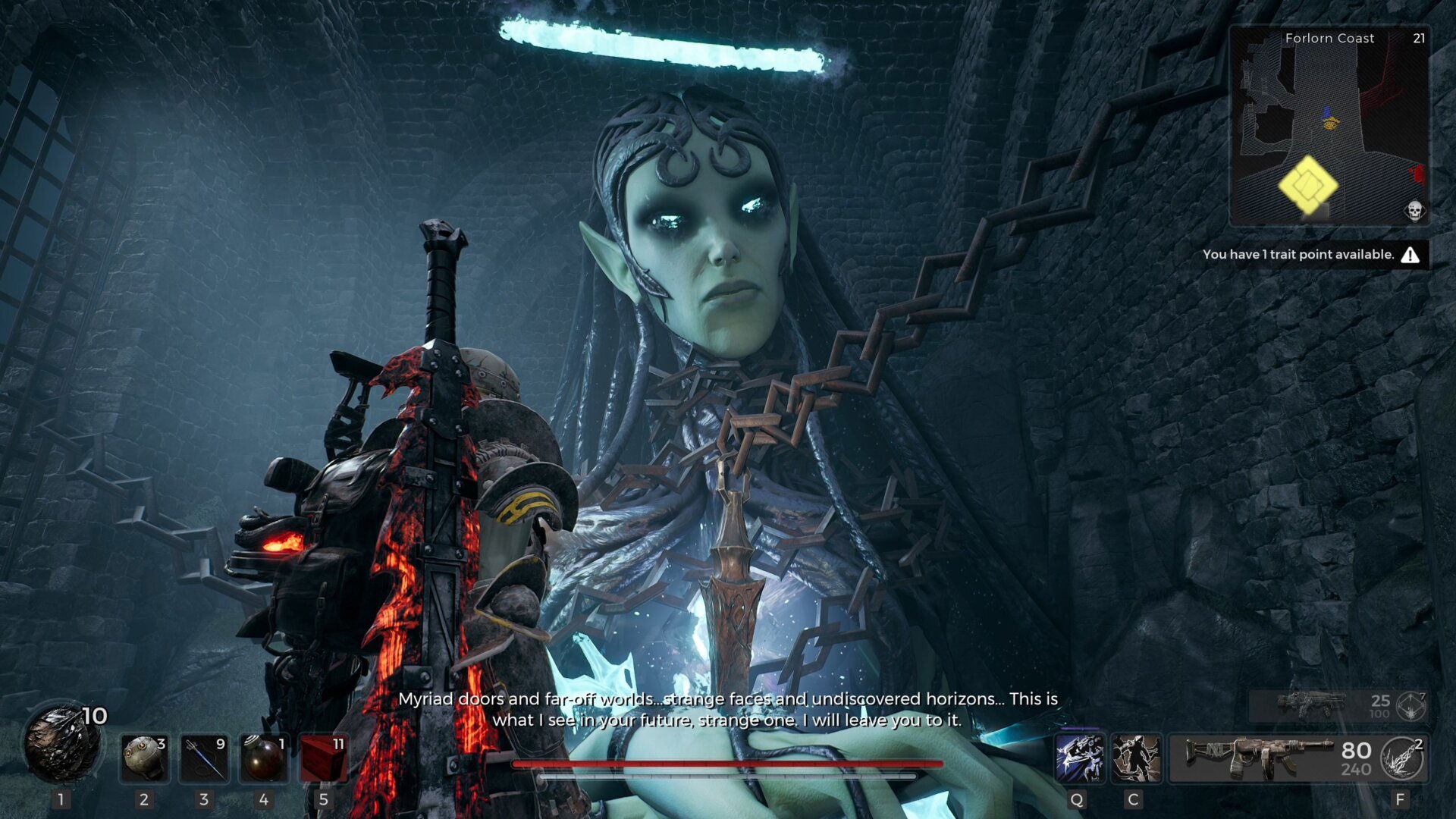Select the red block consumable slot

pos(324,758)
